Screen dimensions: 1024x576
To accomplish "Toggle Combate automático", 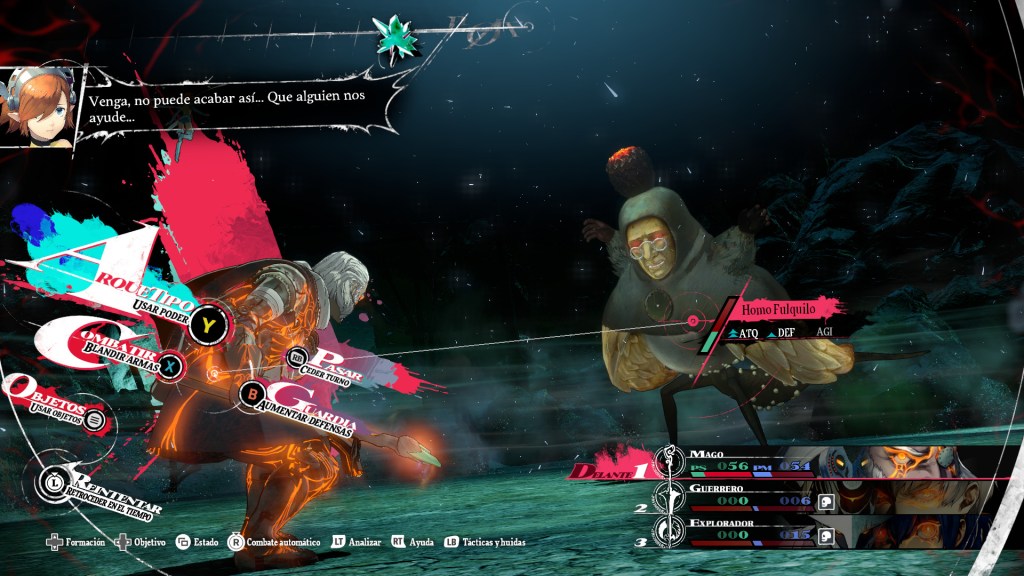I will pos(276,542).
